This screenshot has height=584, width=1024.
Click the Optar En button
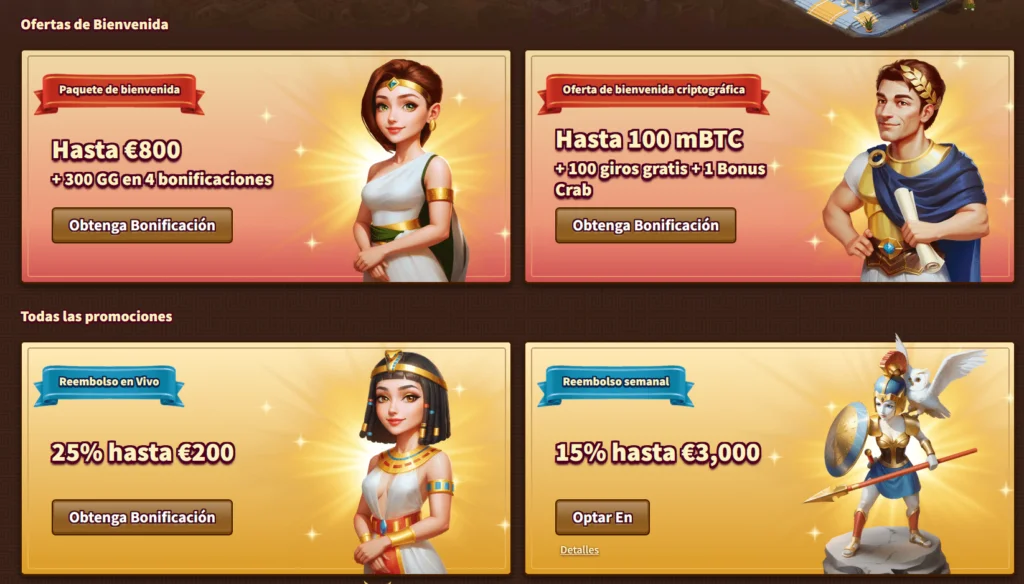tap(602, 517)
